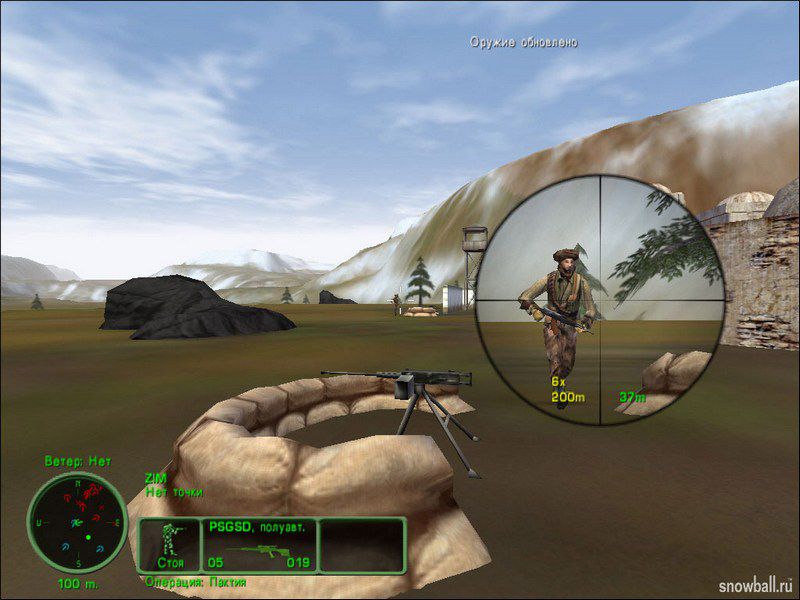This screenshot has width=800, height=600.
Task: Select the standing soldier stance icon
Action: click(x=171, y=541)
